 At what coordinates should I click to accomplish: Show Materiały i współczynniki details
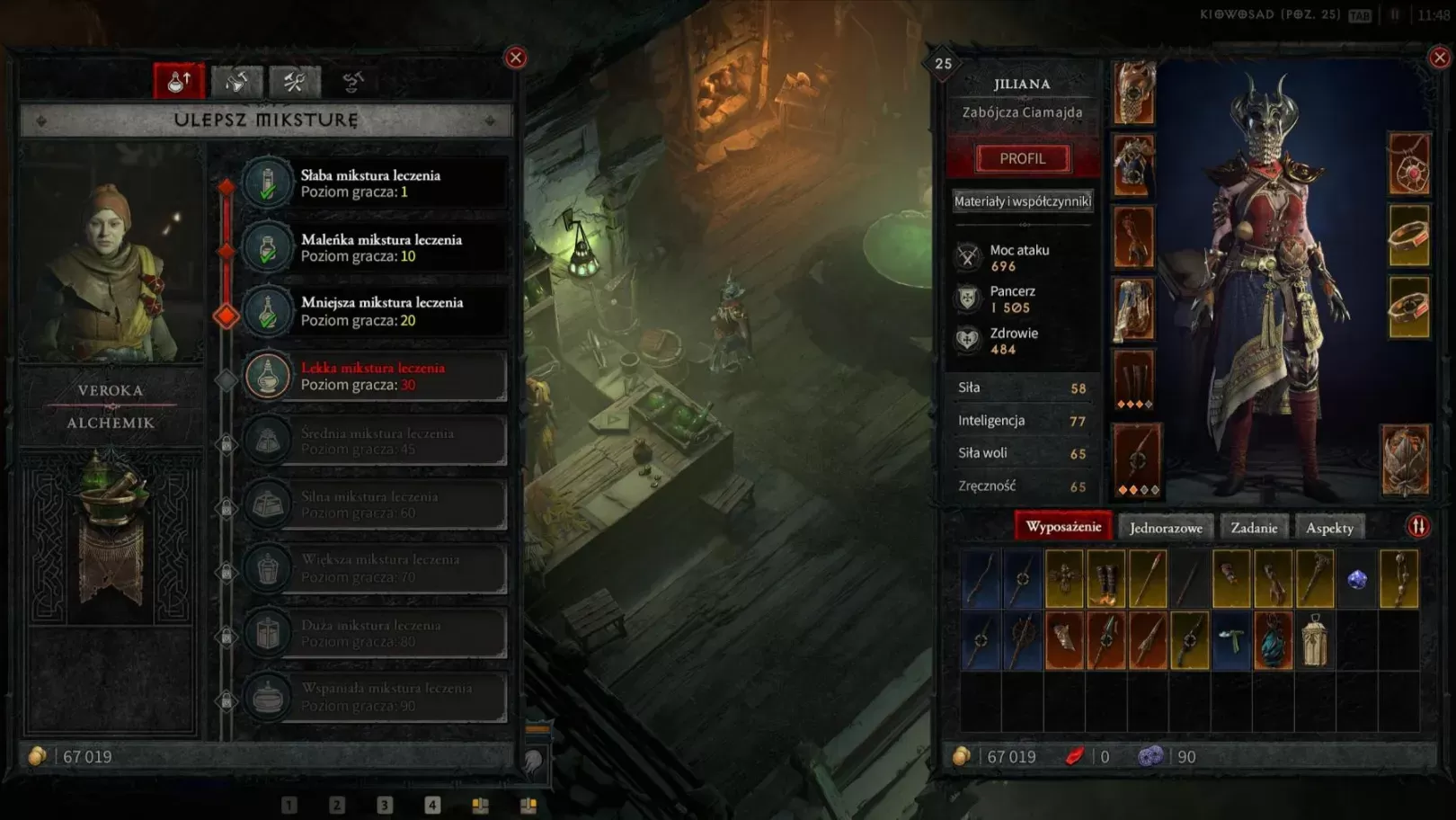coord(1023,201)
